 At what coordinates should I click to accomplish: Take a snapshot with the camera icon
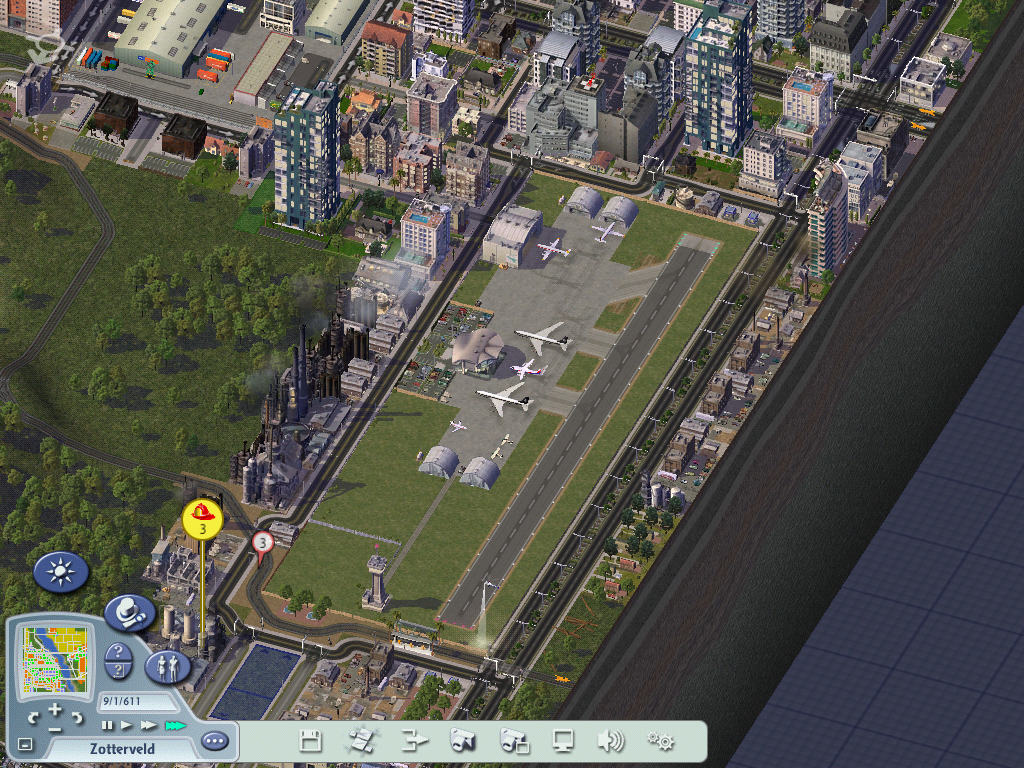click(x=462, y=741)
